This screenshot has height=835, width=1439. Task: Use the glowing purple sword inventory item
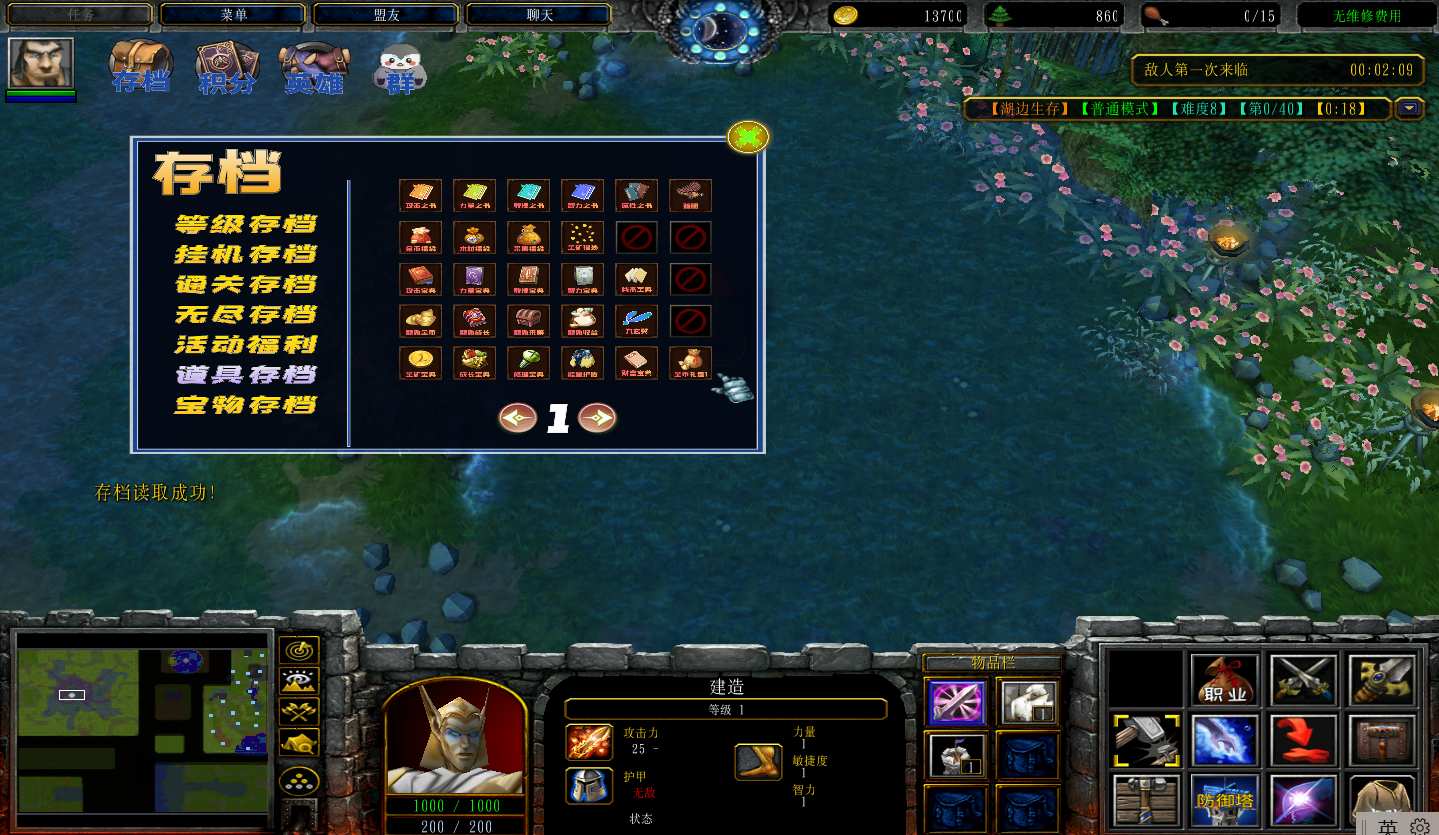click(956, 702)
